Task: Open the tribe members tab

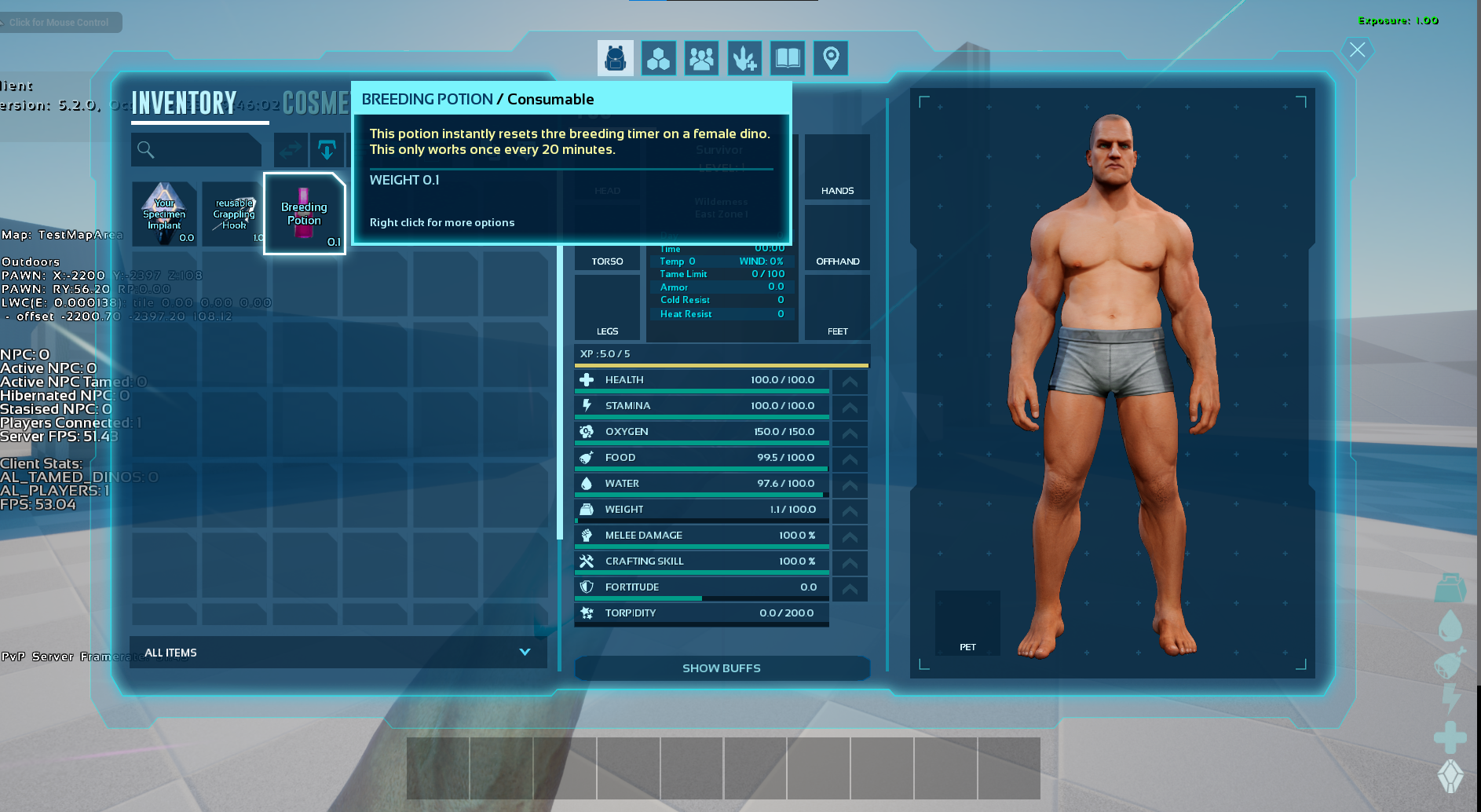Action: (701, 58)
